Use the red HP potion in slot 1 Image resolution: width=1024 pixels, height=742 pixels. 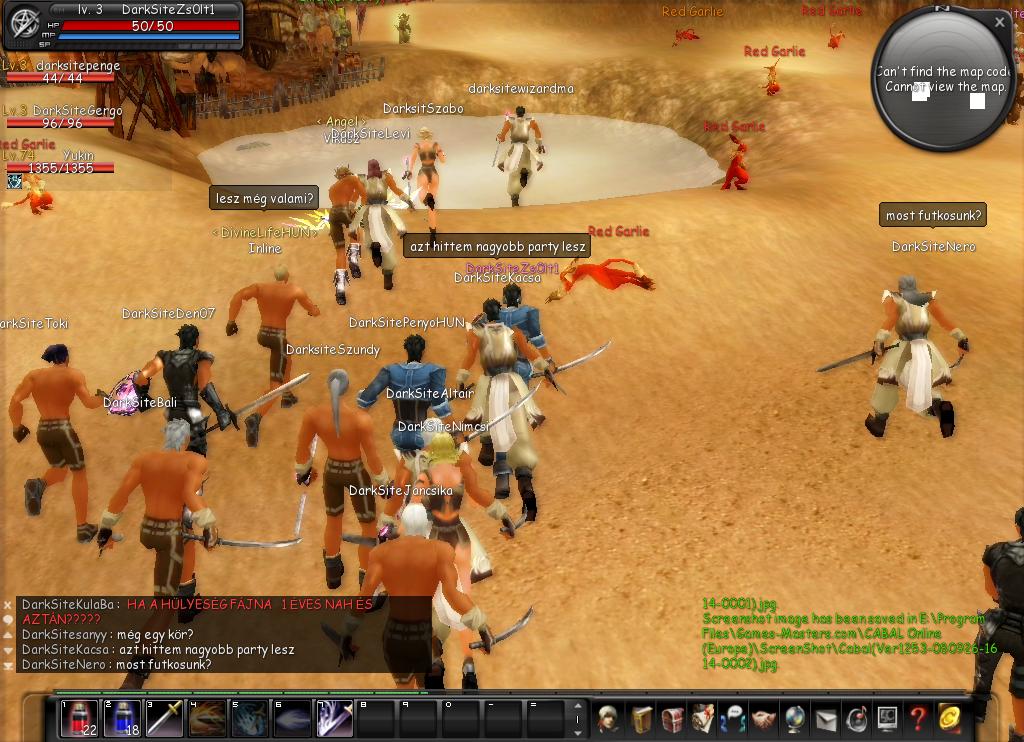pos(79,718)
